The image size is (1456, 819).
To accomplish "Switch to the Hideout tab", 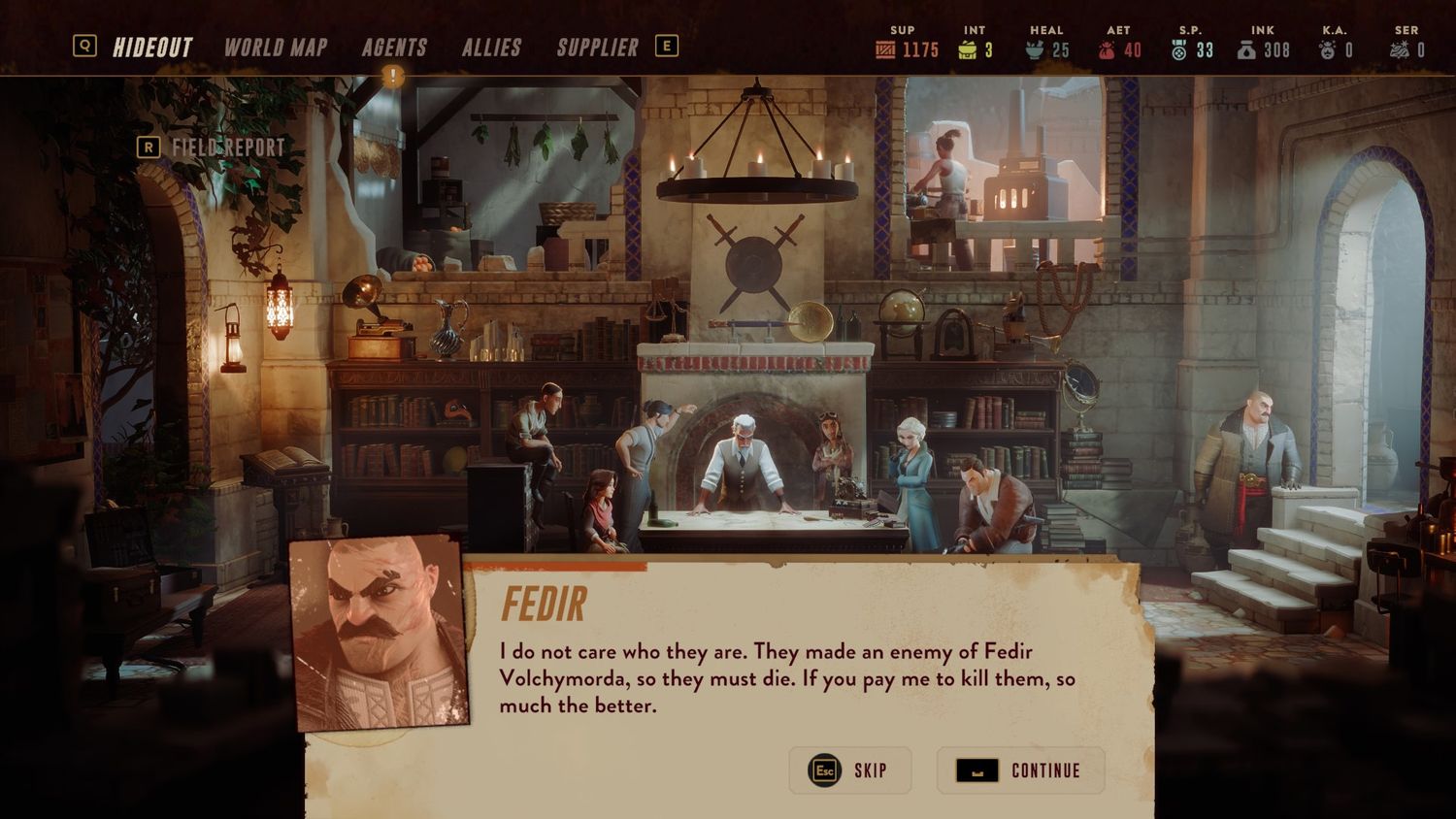I will (152, 48).
